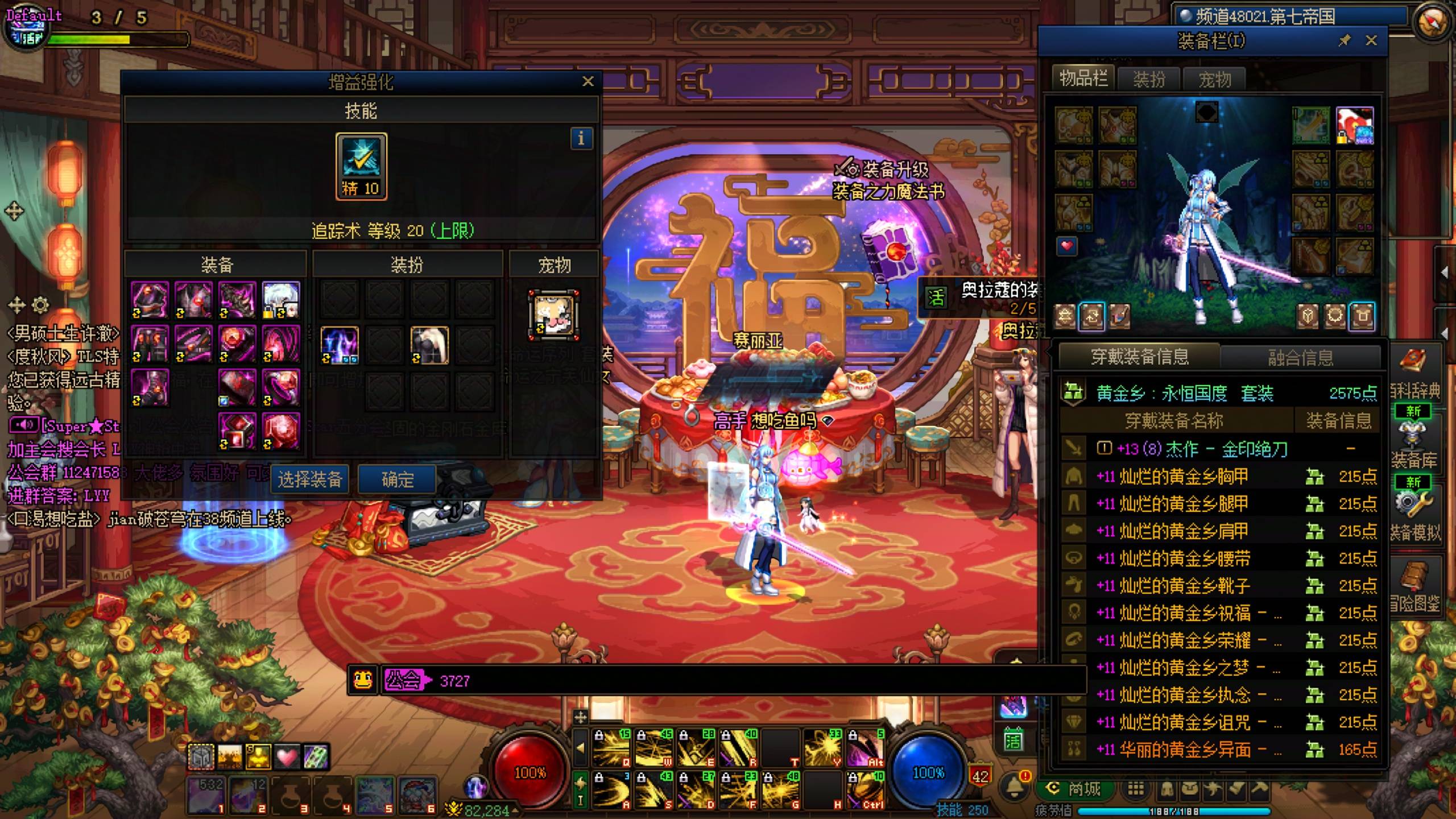Viewport: 1456px width, 819px height.
Task: Open the info button in the 技能 panel
Action: [581, 138]
